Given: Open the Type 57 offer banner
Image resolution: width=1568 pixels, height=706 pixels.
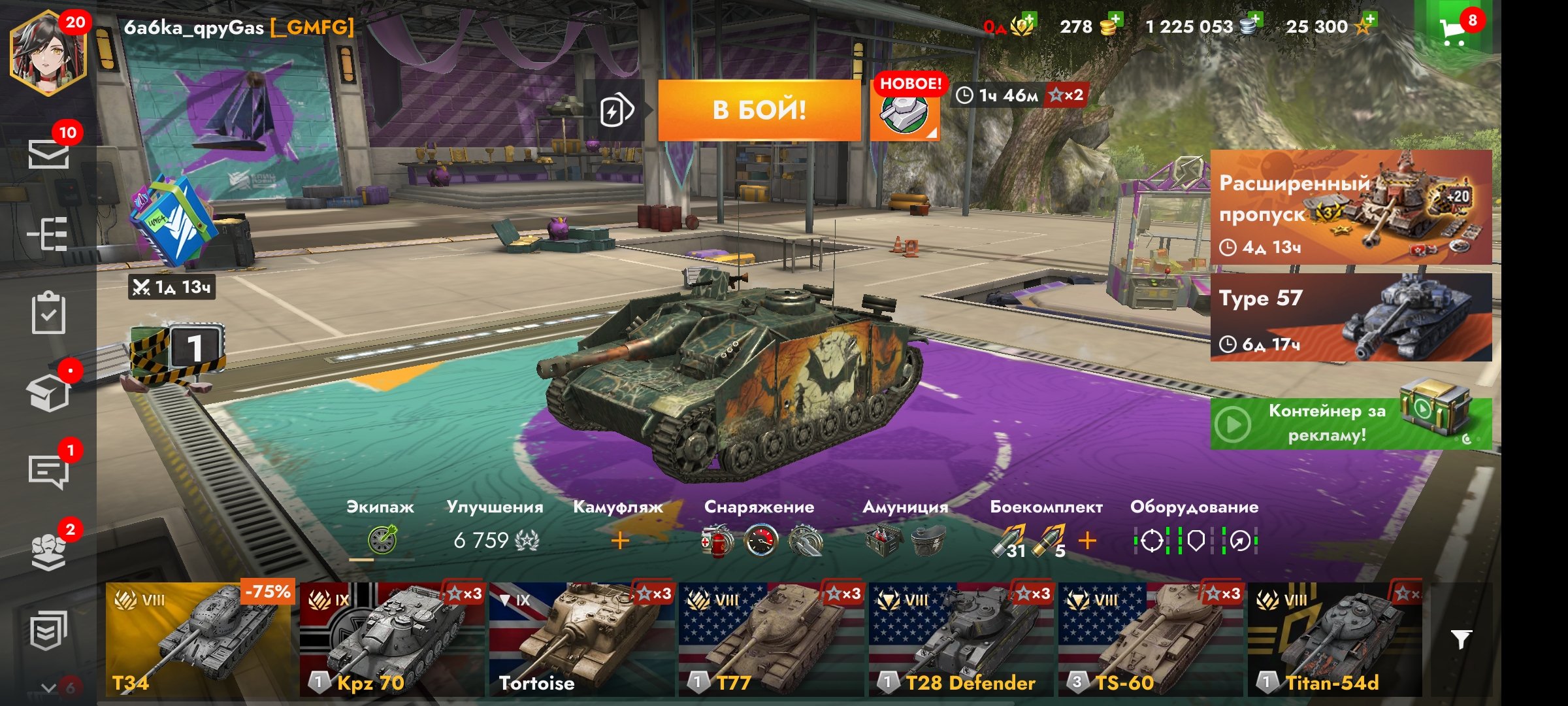Looking at the screenshot, I should pos(1350,318).
